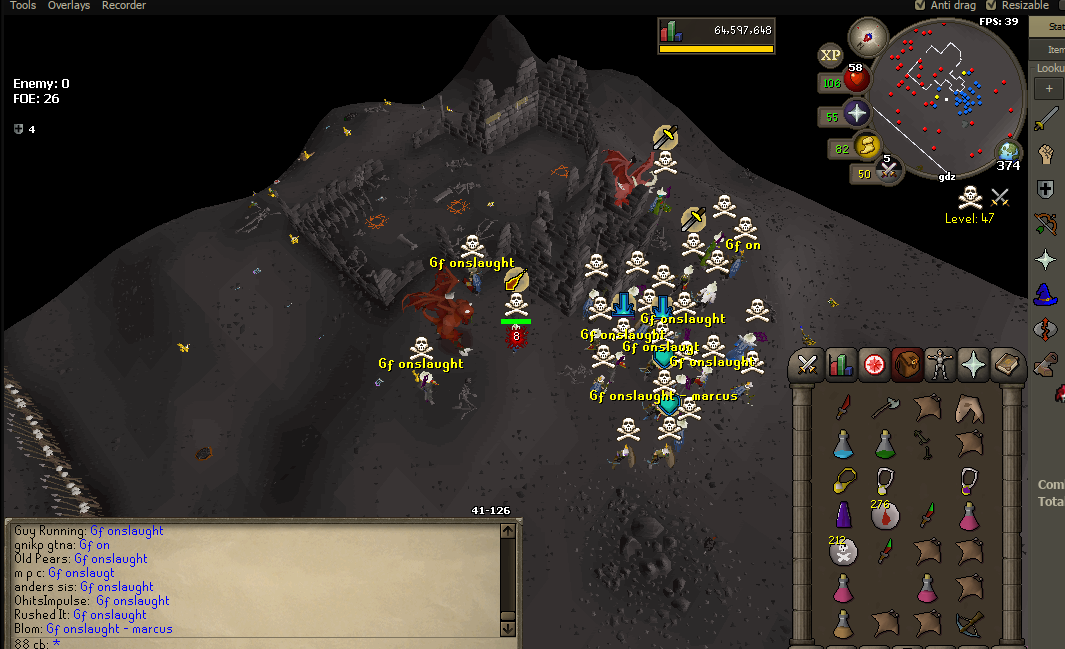Toggle the Anti drag checkbox

pyautogui.click(x=920, y=6)
